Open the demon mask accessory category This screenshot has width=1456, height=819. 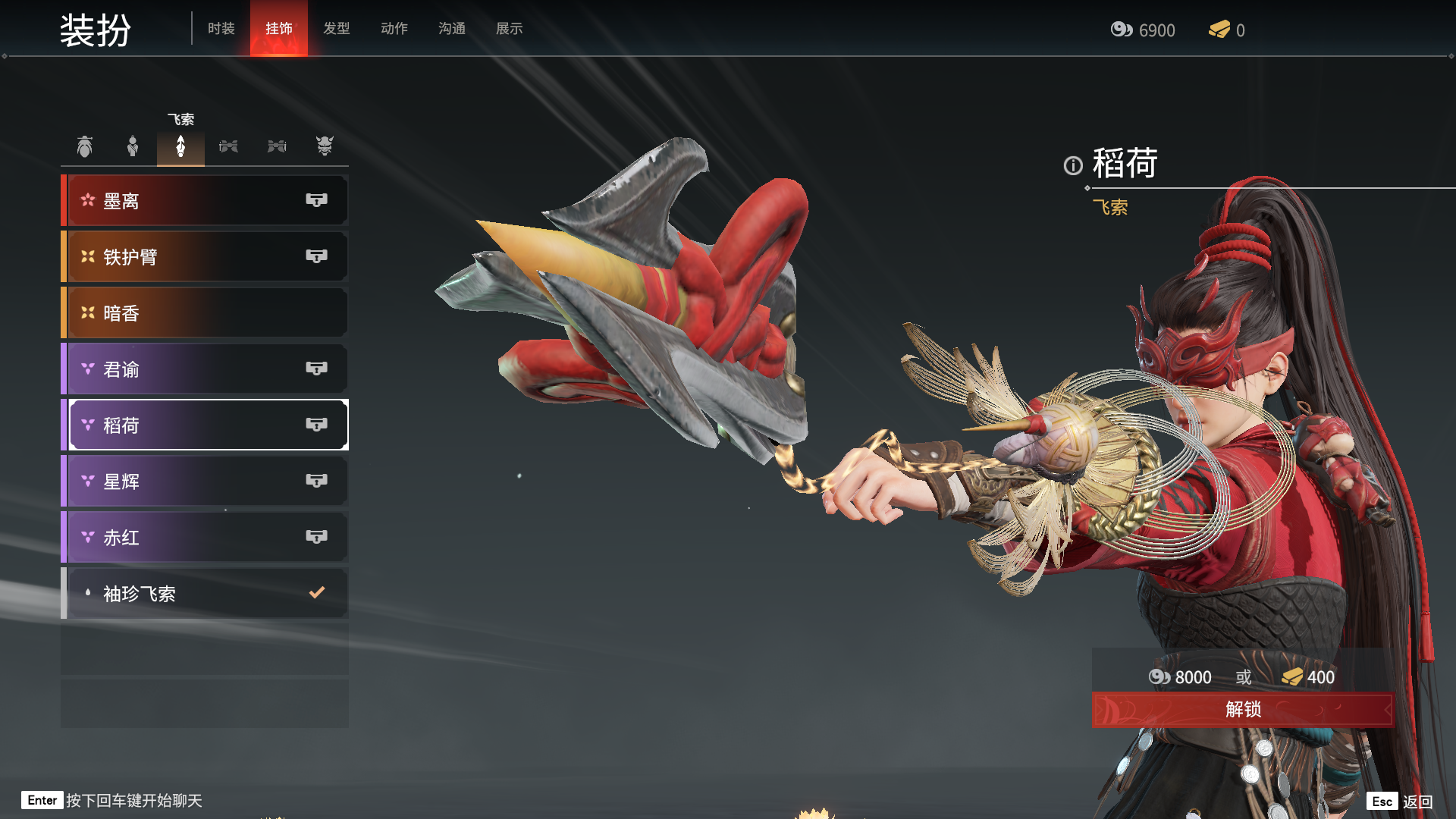pyautogui.click(x=325, y=146)
